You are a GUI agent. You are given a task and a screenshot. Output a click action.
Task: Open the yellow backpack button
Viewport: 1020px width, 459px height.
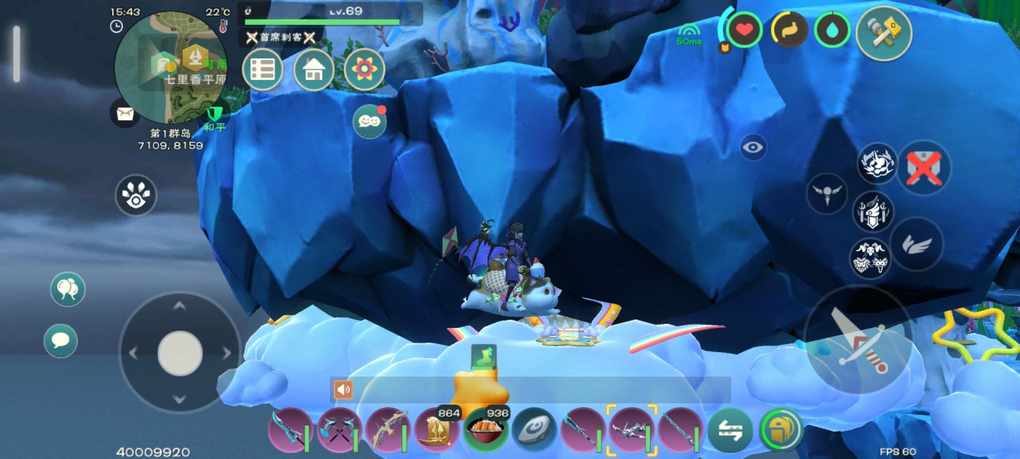(x=779, y=430)
